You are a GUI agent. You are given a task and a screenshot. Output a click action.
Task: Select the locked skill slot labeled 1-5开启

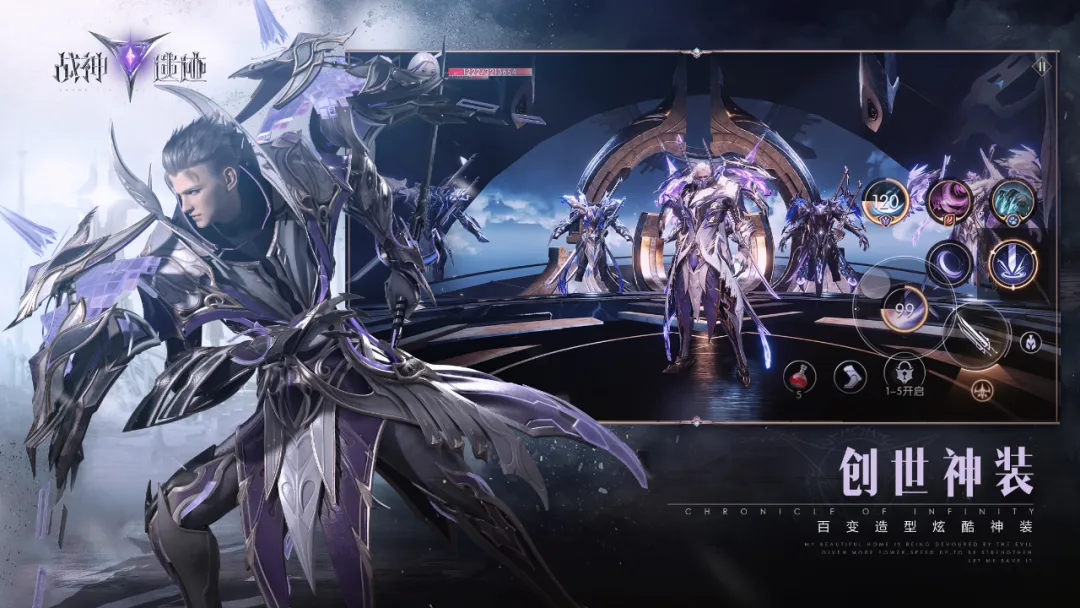(x=902, y=374)
